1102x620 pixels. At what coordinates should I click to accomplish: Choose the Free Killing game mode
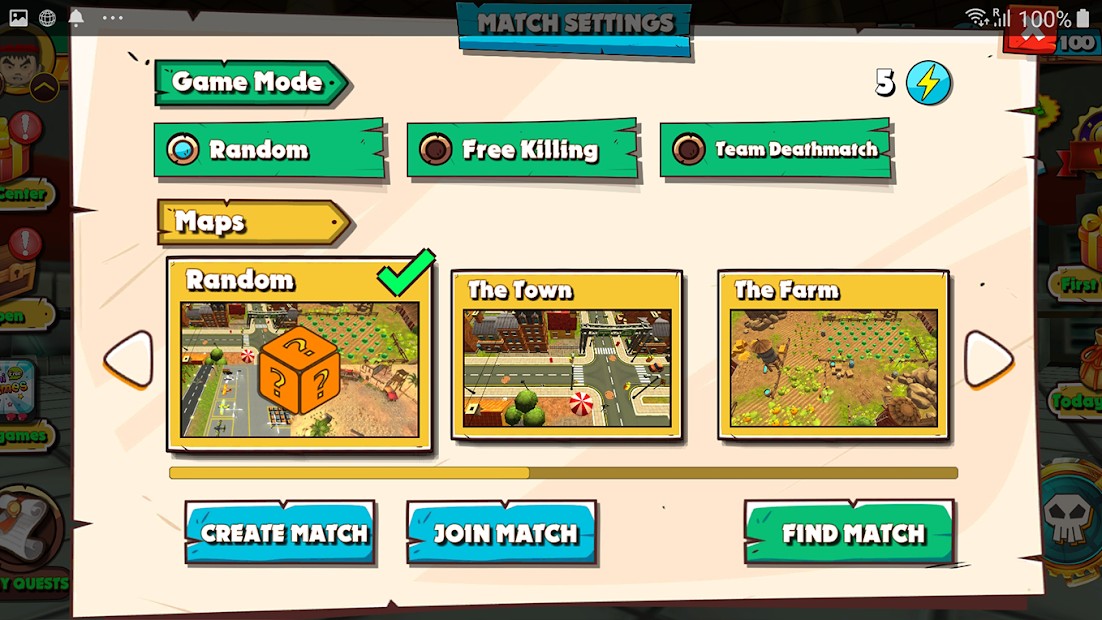tap(521, 150)
